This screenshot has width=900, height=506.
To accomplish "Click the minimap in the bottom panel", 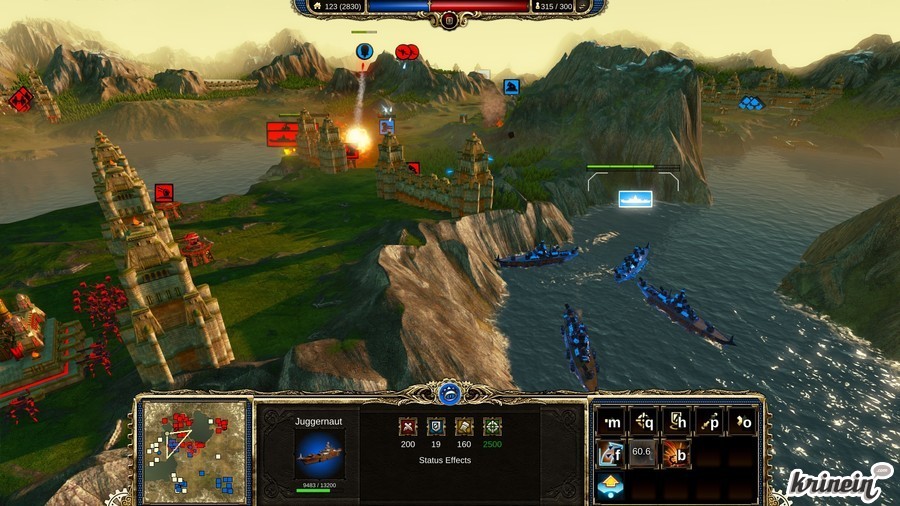I will click(195, 452).
